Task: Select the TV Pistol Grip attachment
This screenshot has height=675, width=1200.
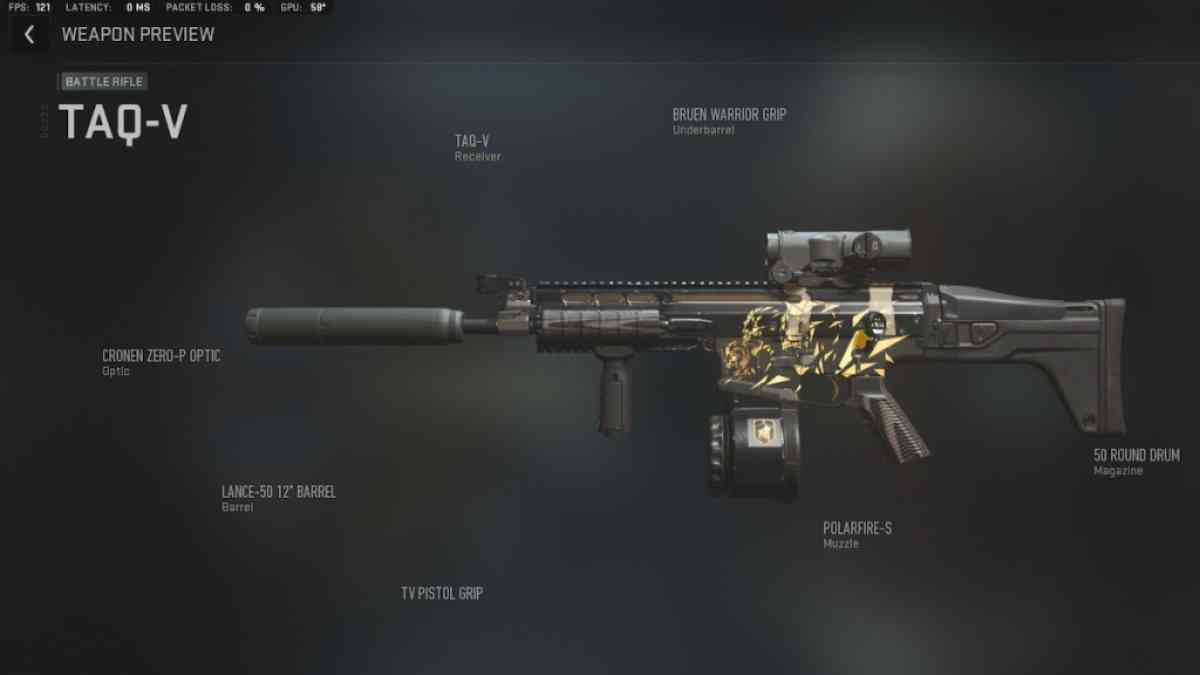Action: click(x=442, y=593)
